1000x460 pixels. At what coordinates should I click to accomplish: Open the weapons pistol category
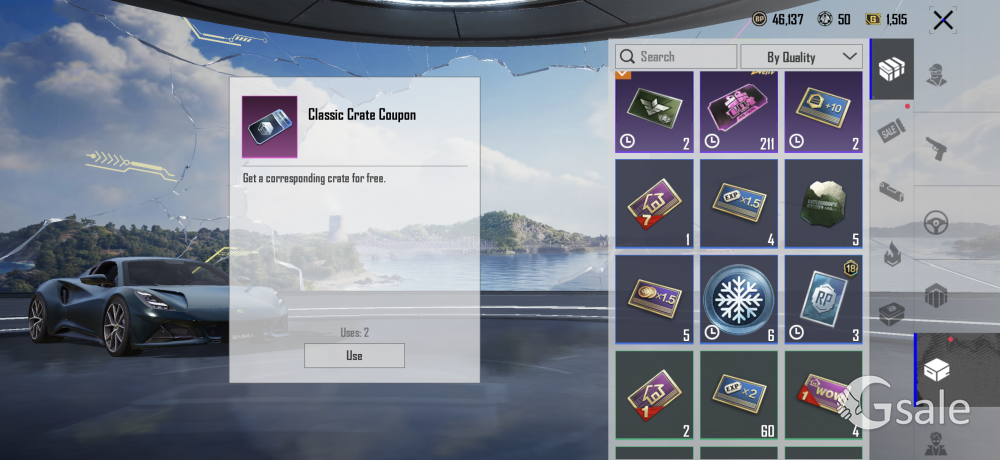point(936,148)
